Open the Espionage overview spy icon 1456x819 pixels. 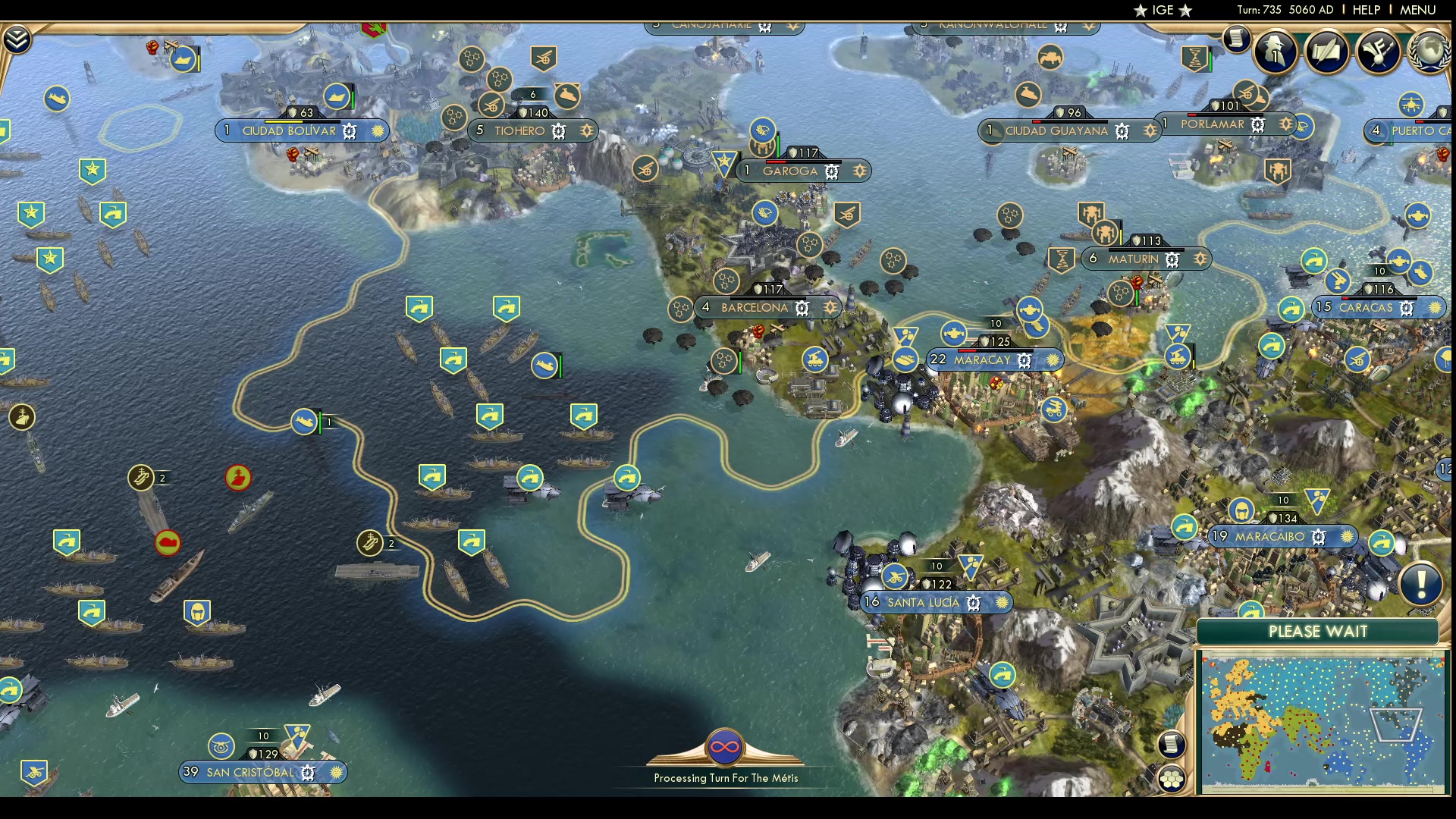click(x=1275, y=52)
